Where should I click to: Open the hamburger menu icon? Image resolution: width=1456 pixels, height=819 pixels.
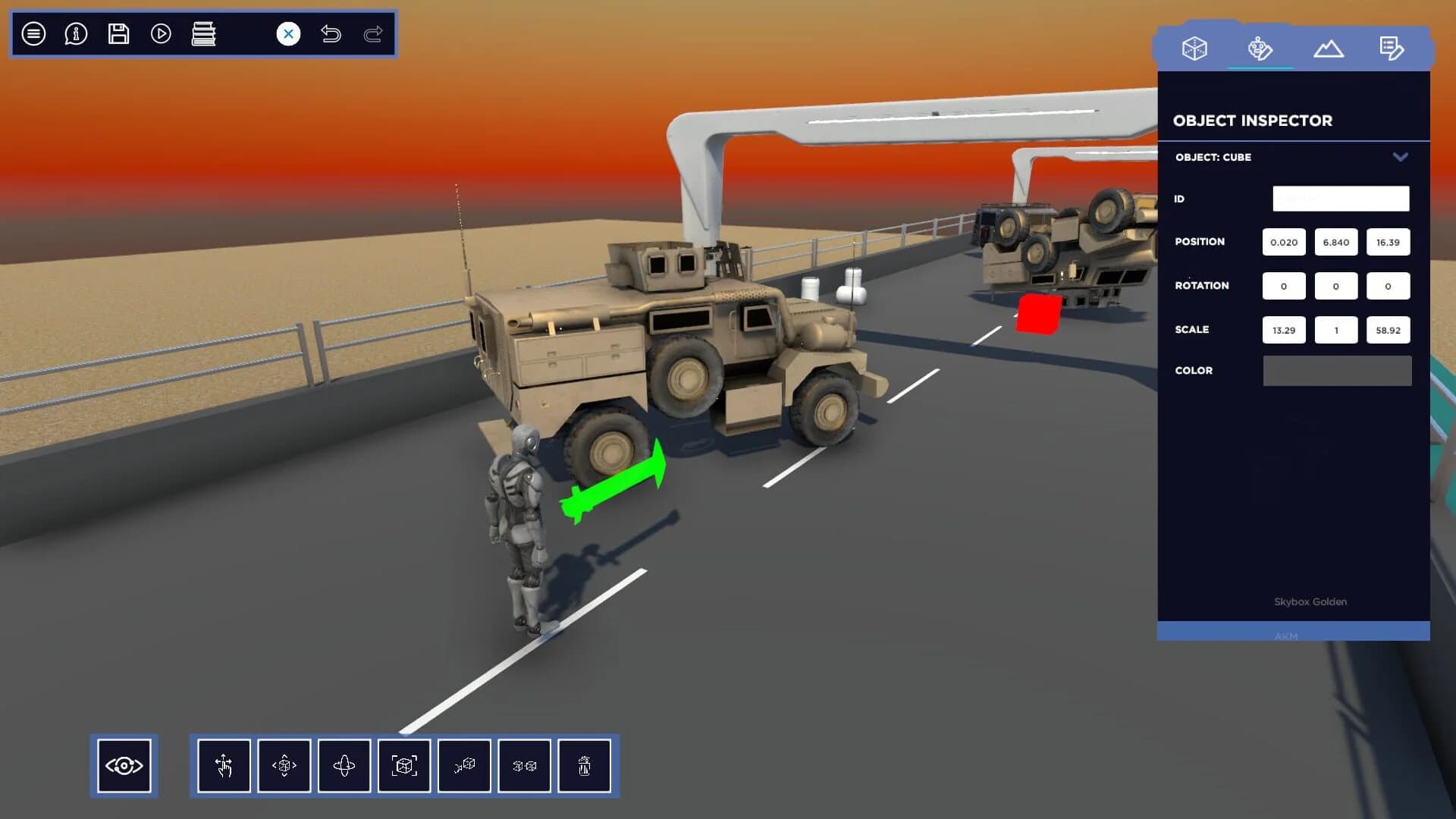[33, 33]
